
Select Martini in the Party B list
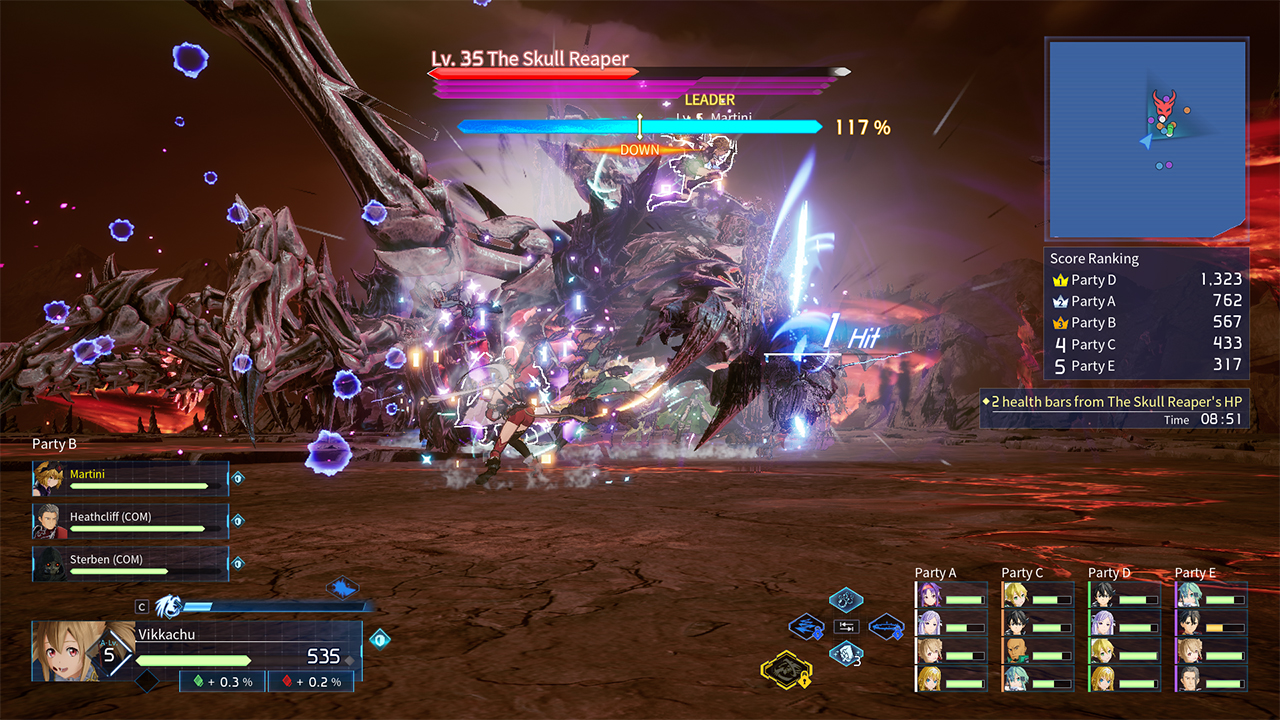pos(130,479)
